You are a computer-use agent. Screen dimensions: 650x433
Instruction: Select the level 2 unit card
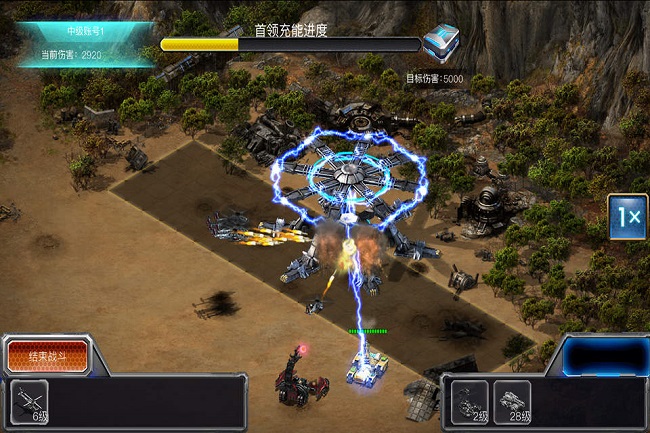click(471, 402)
